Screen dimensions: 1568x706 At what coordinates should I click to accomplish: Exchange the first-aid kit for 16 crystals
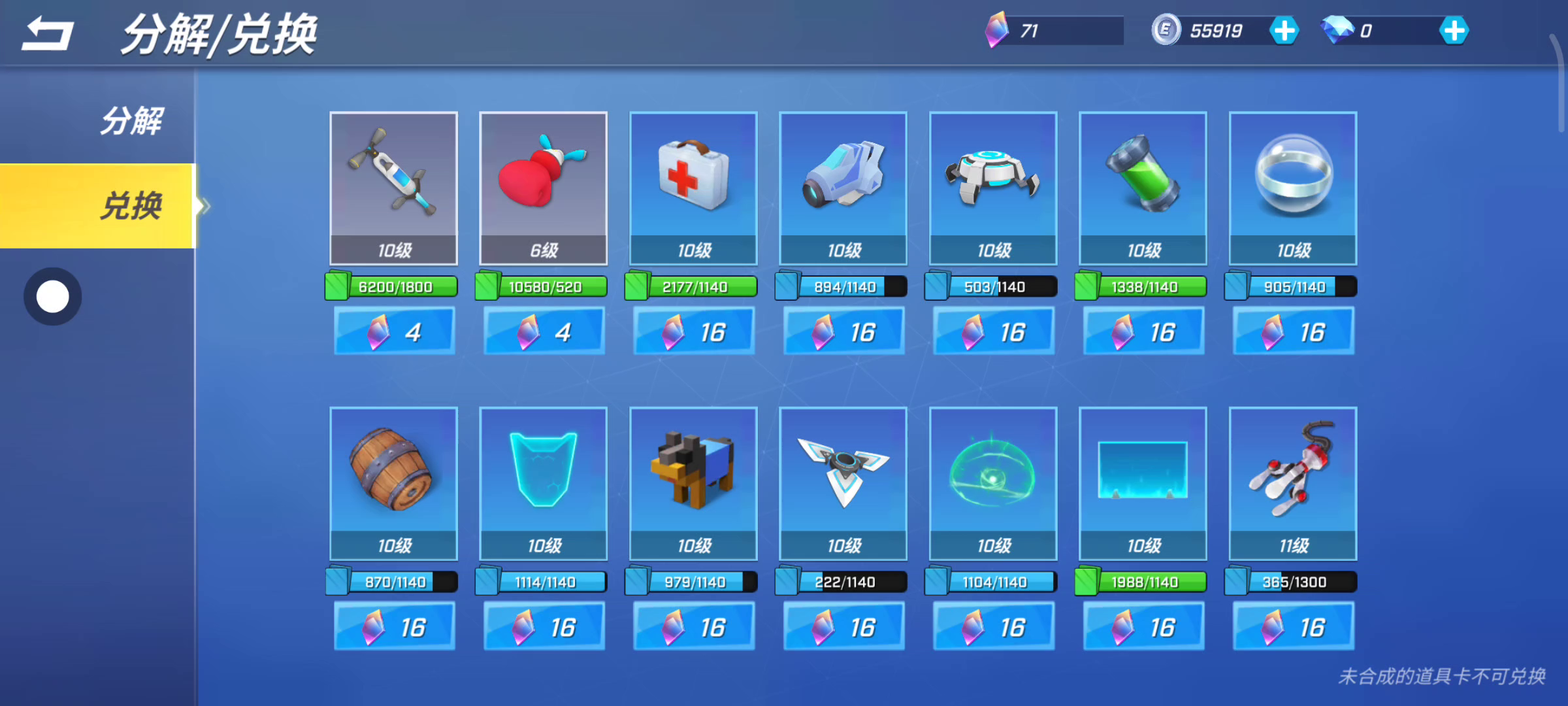(693, 332)
